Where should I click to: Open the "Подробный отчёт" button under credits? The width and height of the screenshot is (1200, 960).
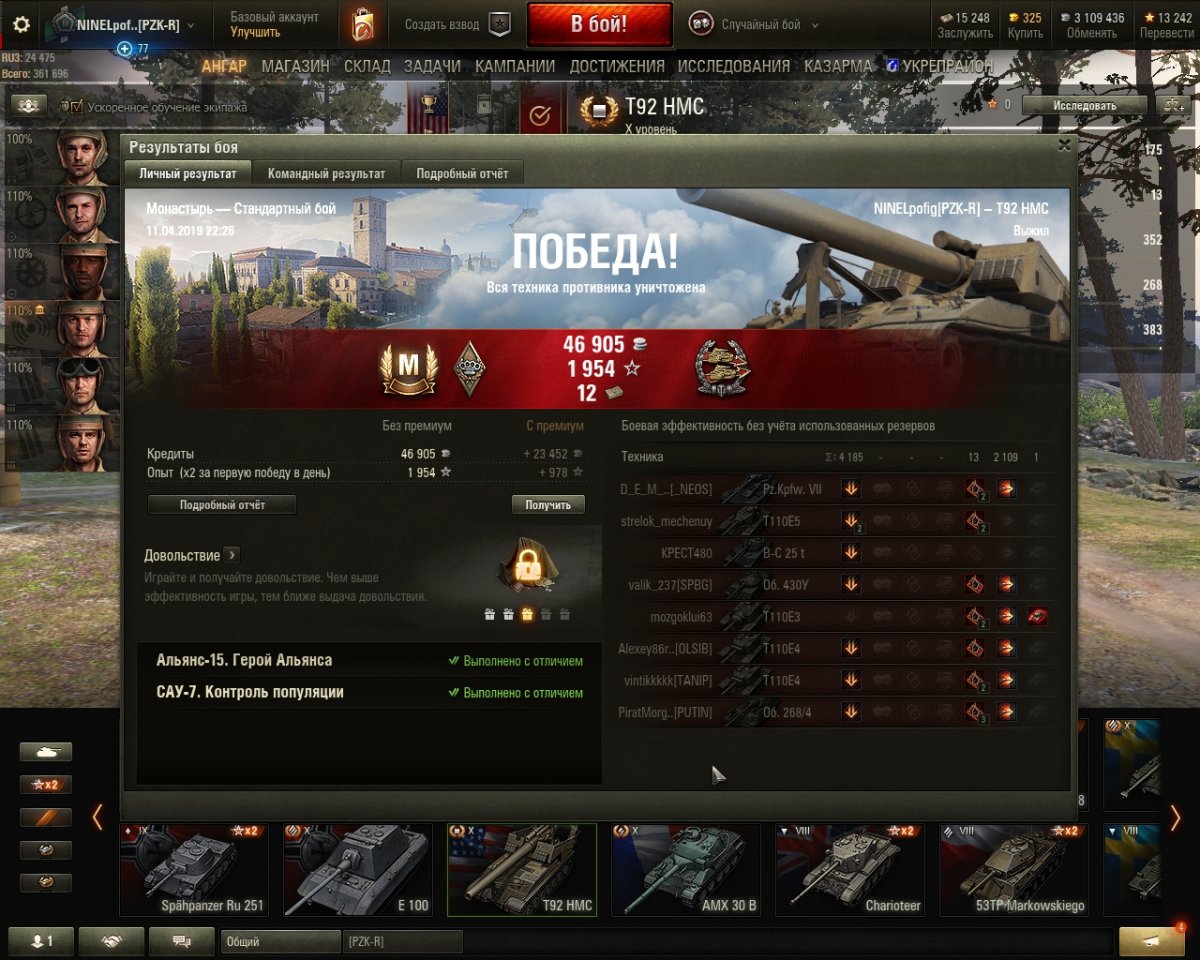[x=222, y=505]
